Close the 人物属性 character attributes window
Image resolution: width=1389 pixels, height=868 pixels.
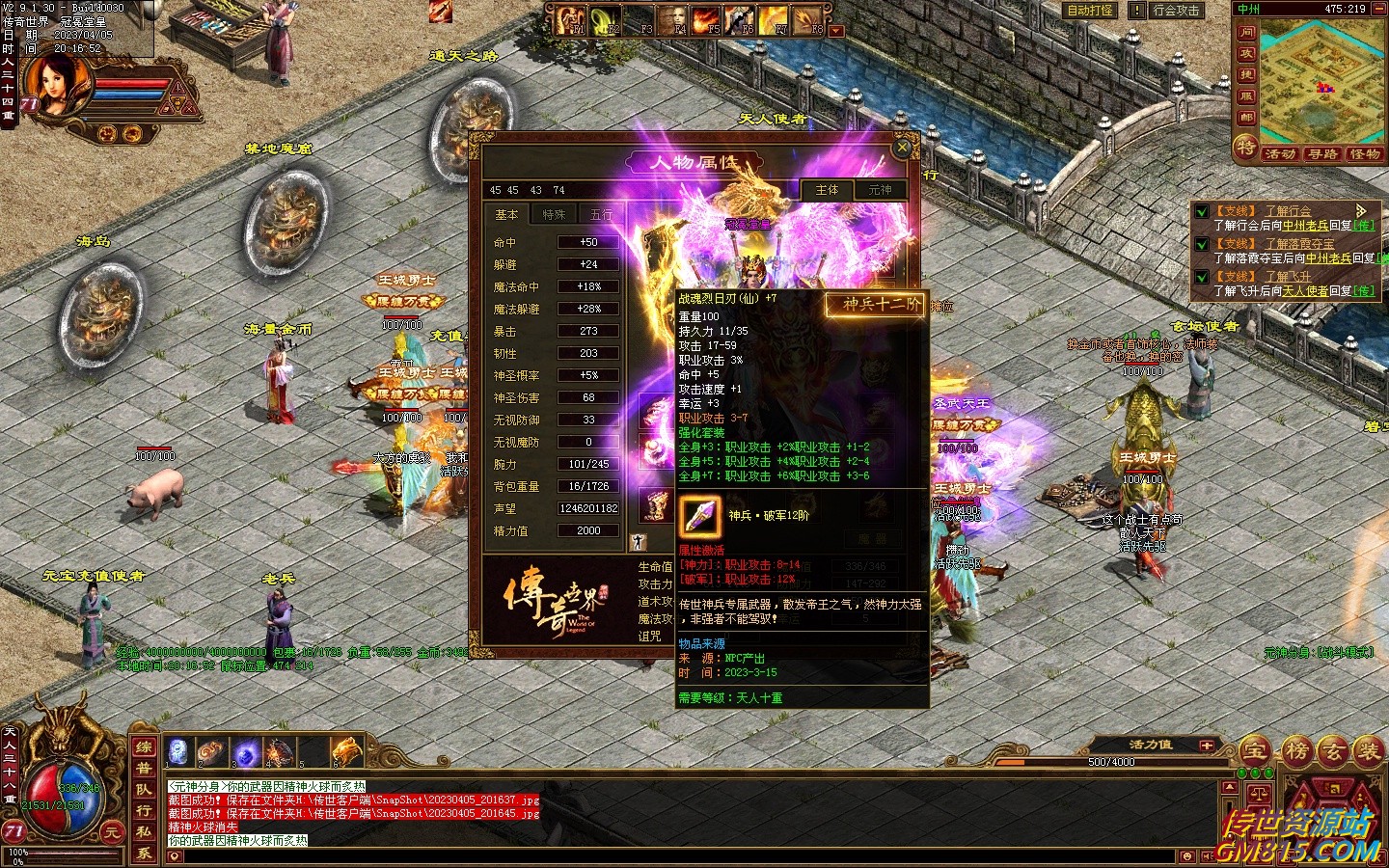pyautogui.click(x=902, y=148)
